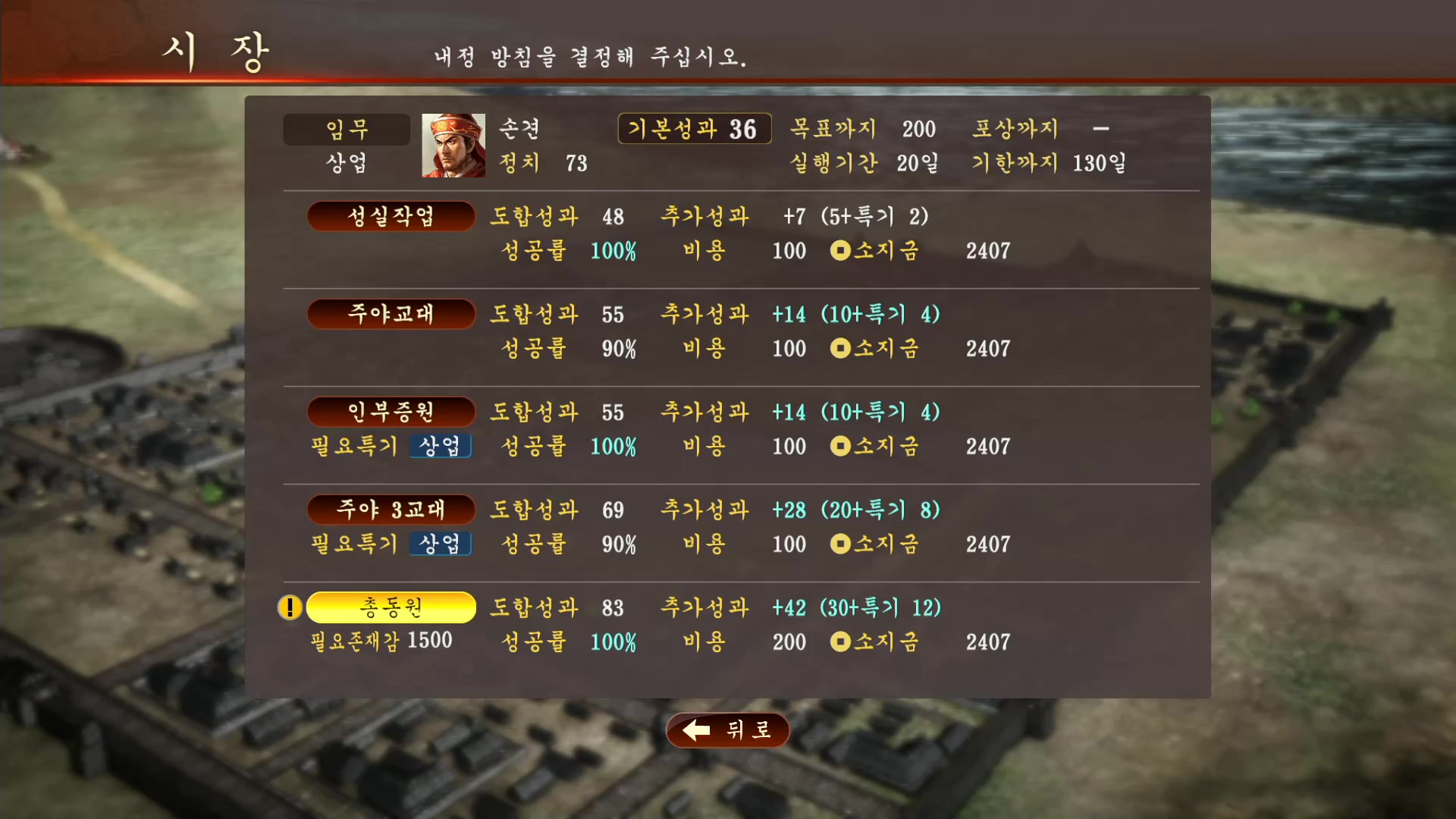Click the 임무 mission label badge
This screenshot has width=1456, height=819.
[x=347, y=128]
